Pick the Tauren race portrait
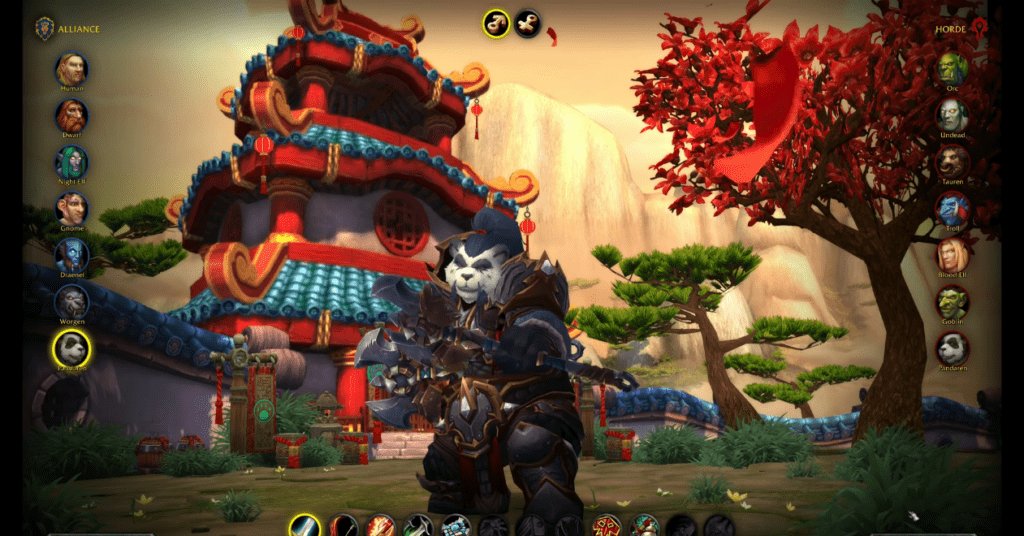Viewport: 1024px width, 536px height. pyautogui.click(x=952, y=162)
